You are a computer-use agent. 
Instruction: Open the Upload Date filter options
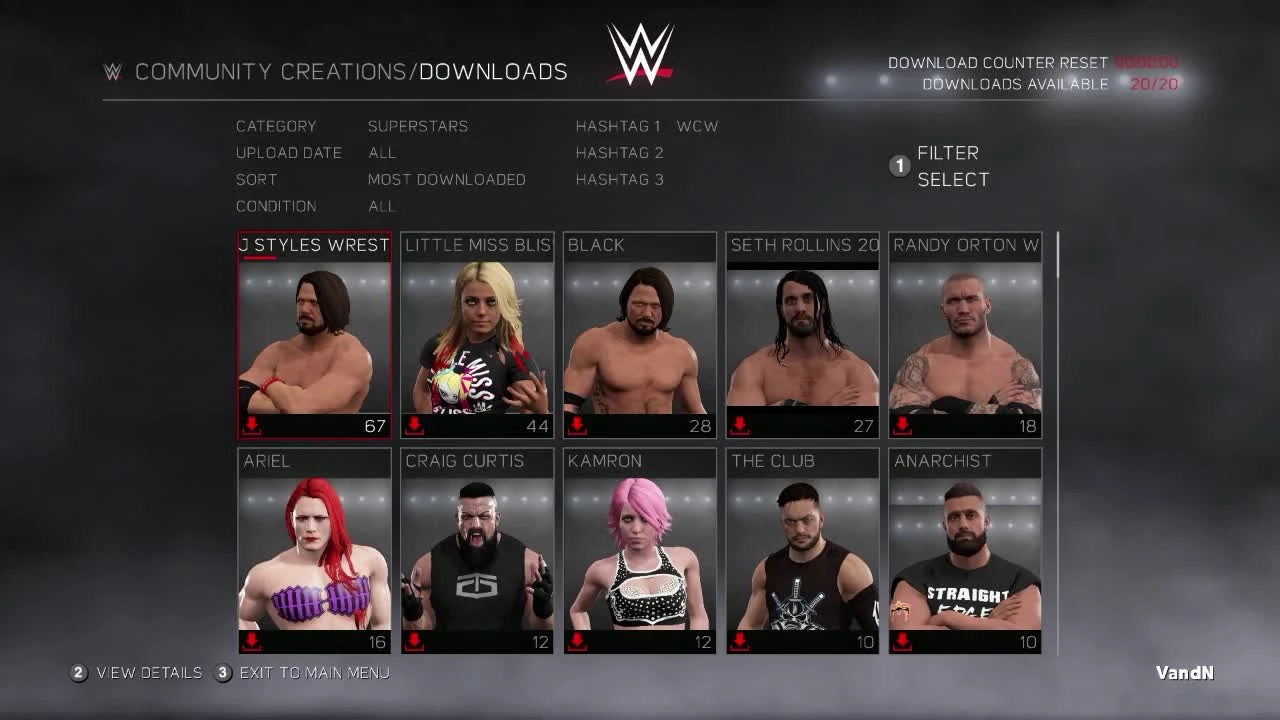[x=381, y=153]
